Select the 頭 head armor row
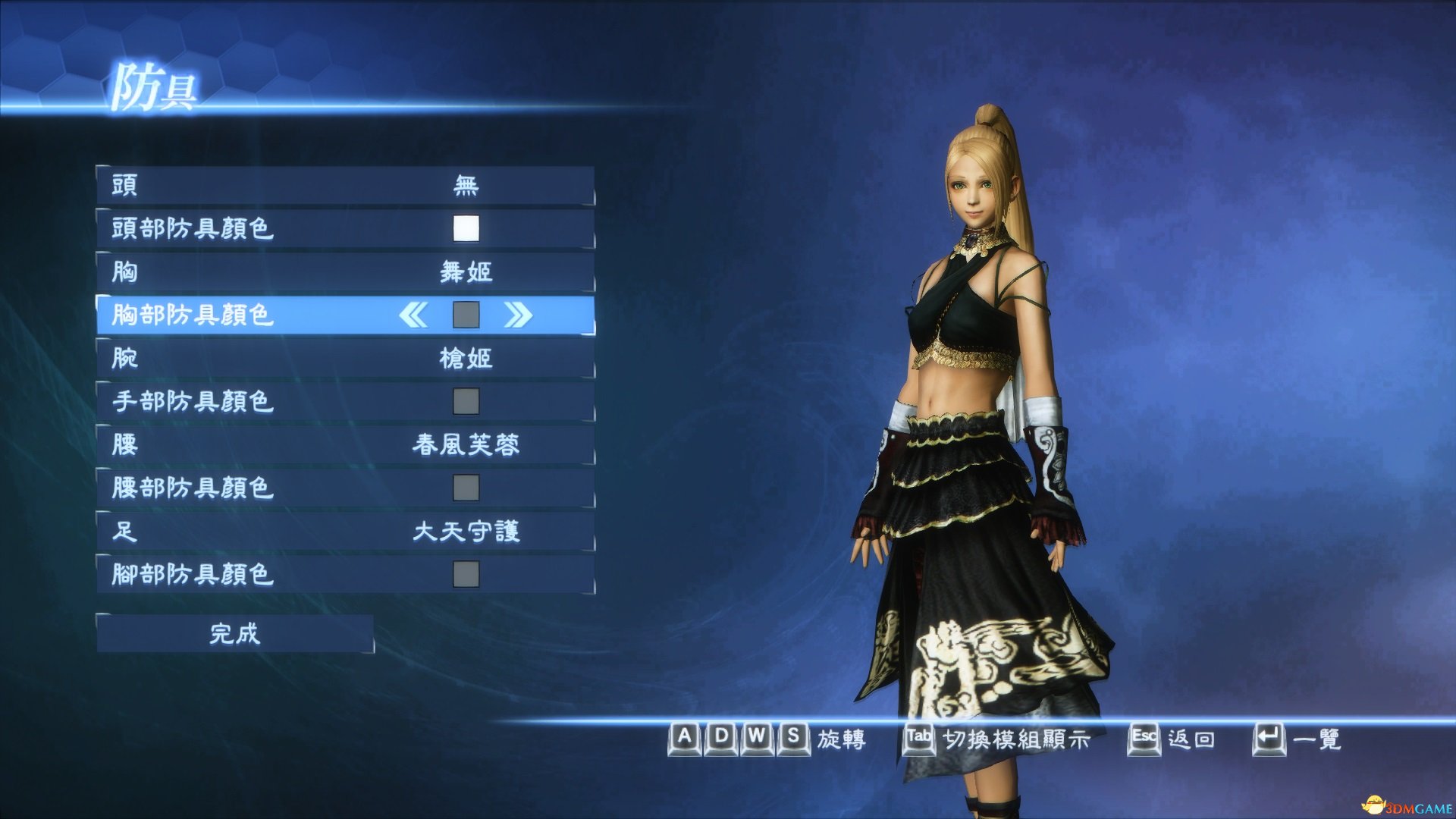This screenshot has width=1456, height=819. 345,185
